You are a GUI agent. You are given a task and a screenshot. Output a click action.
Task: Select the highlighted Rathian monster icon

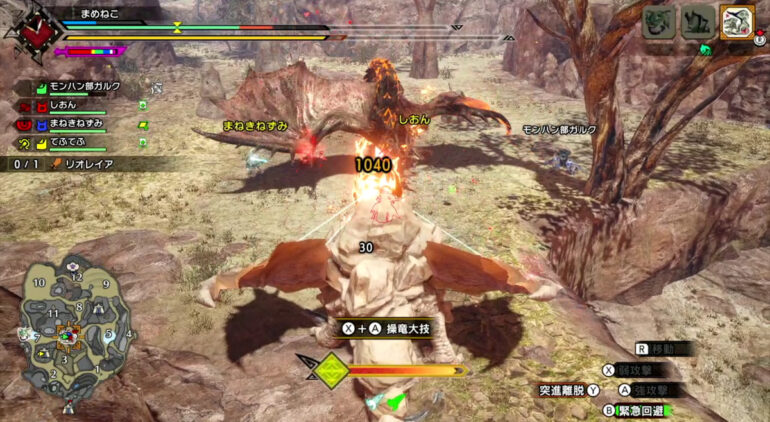(736, 21)
